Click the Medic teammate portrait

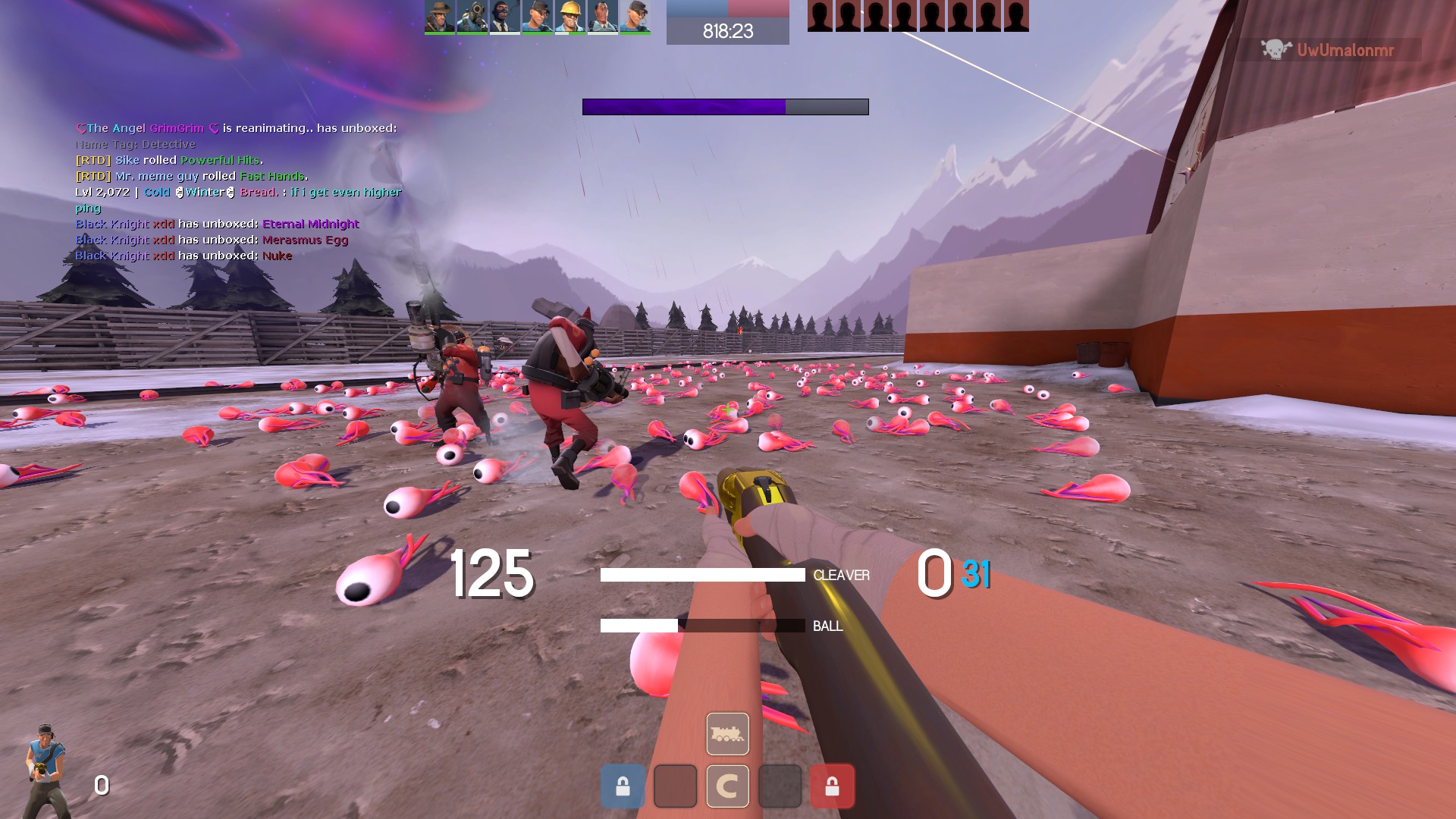602,17
